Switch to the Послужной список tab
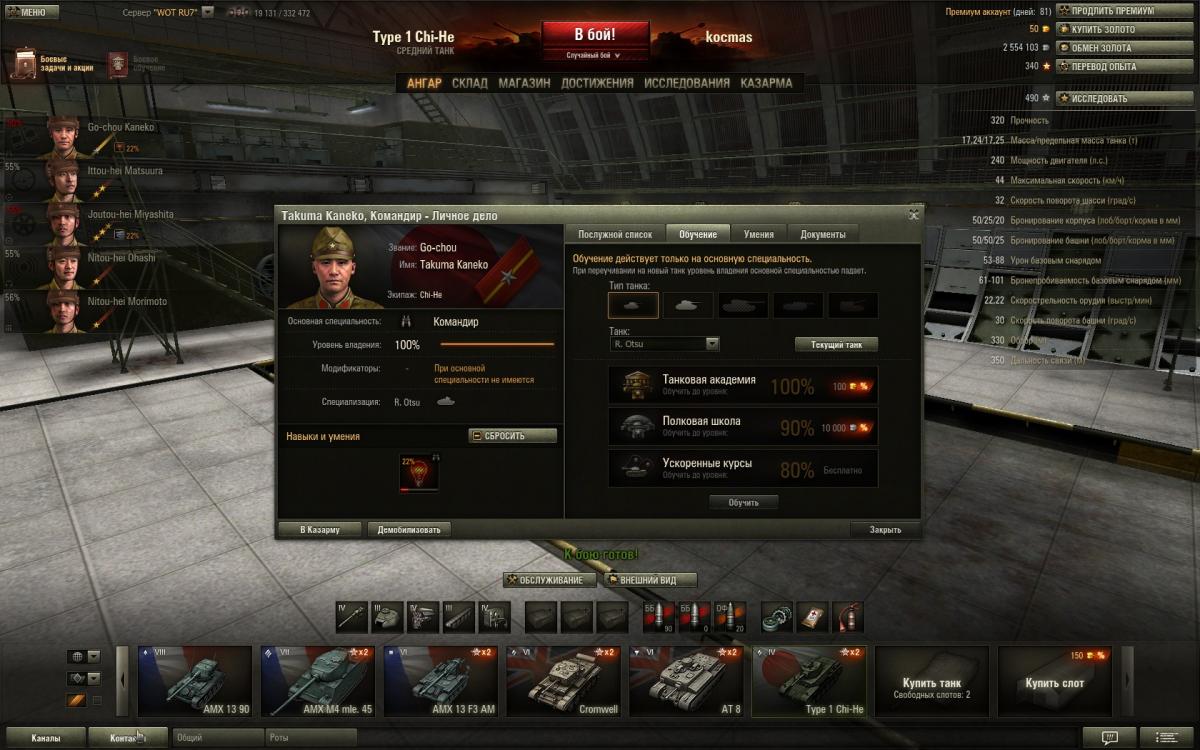This screenshot has width=1200, height=750. click(615, 234)
